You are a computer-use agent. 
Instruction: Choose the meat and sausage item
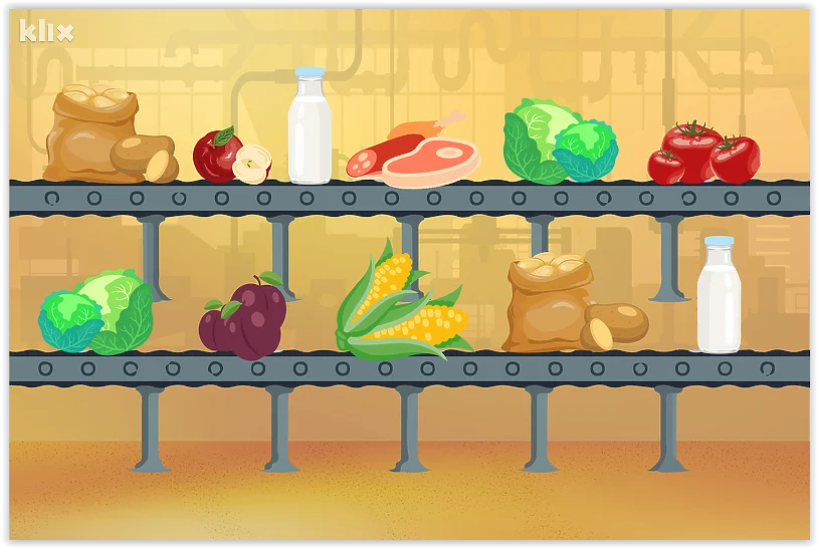415,156
